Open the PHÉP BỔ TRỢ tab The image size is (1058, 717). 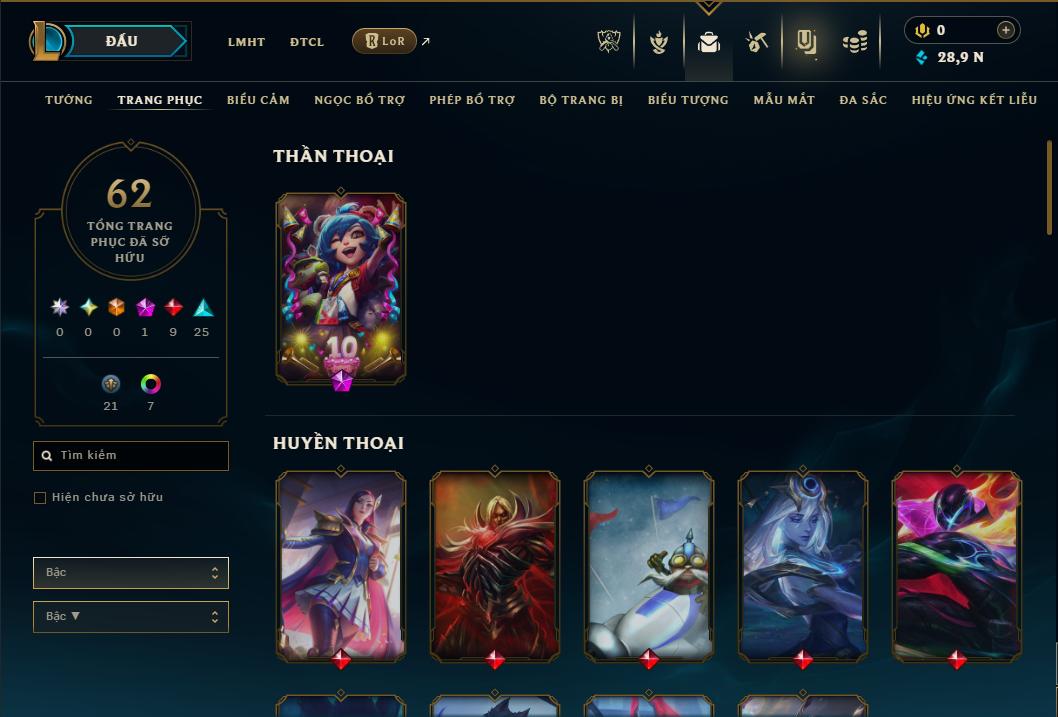(x=472, y=100)
